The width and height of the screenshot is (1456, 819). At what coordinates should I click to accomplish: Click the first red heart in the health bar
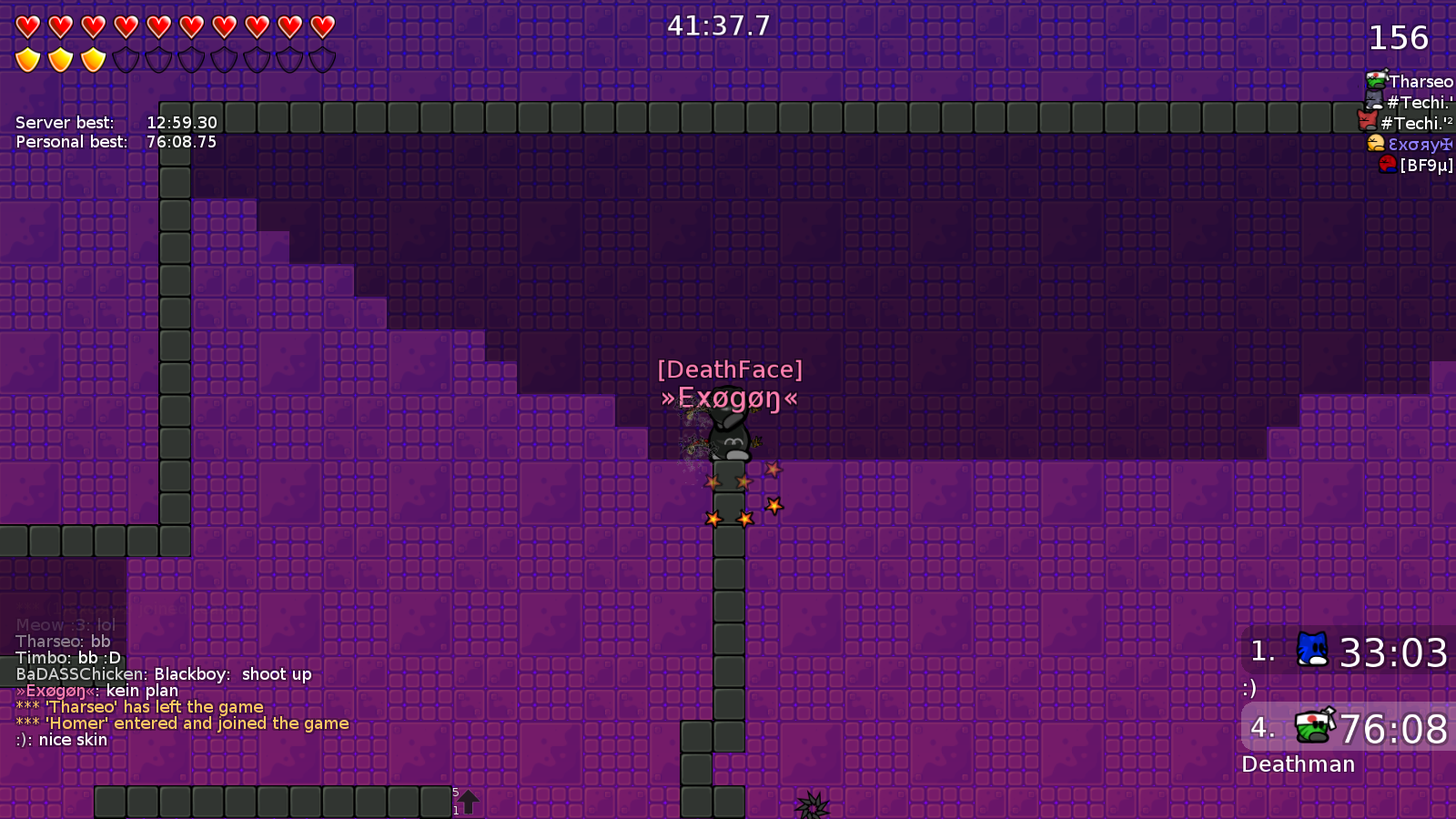point(26,26)
